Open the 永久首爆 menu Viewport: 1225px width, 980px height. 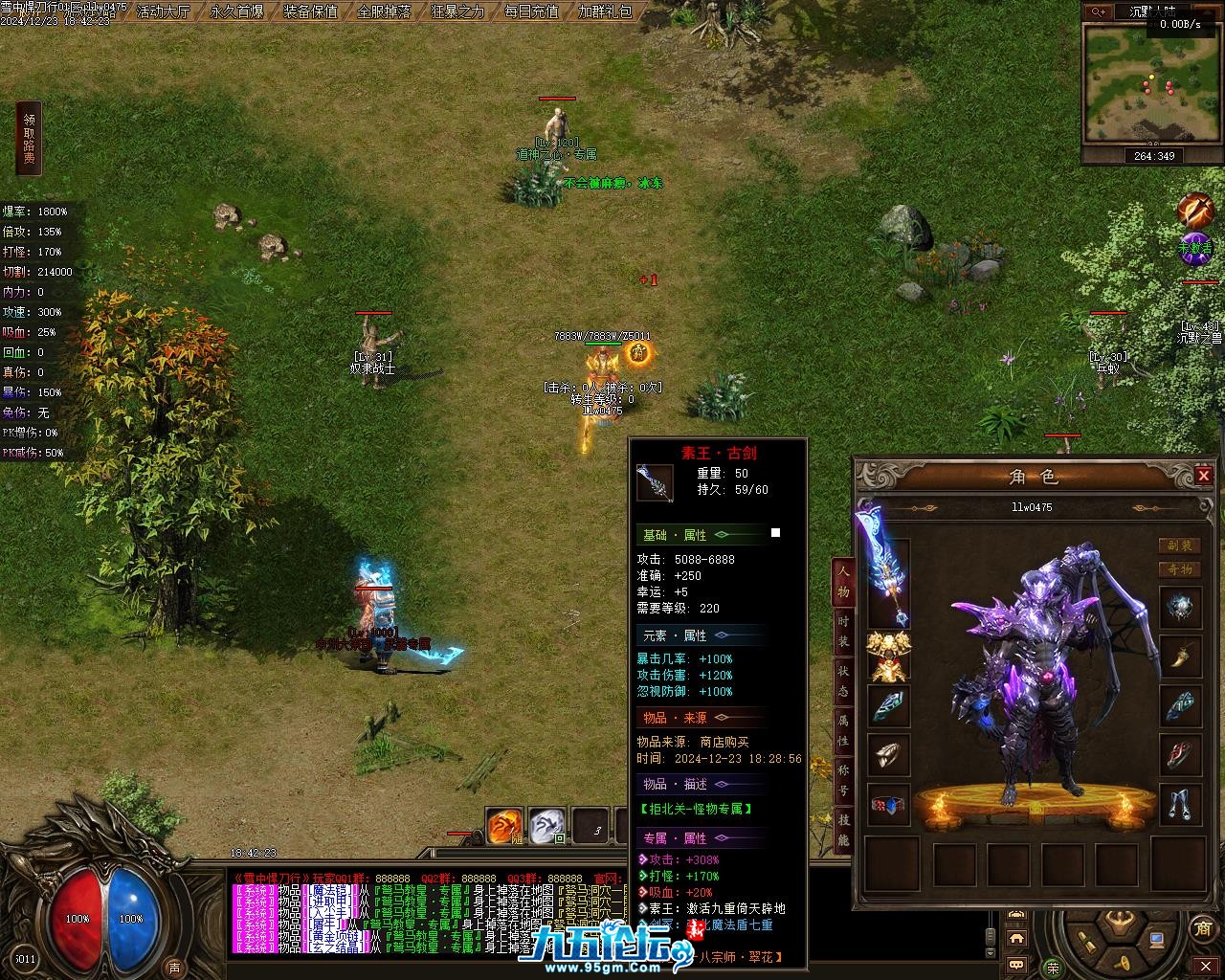click(237, 11)
